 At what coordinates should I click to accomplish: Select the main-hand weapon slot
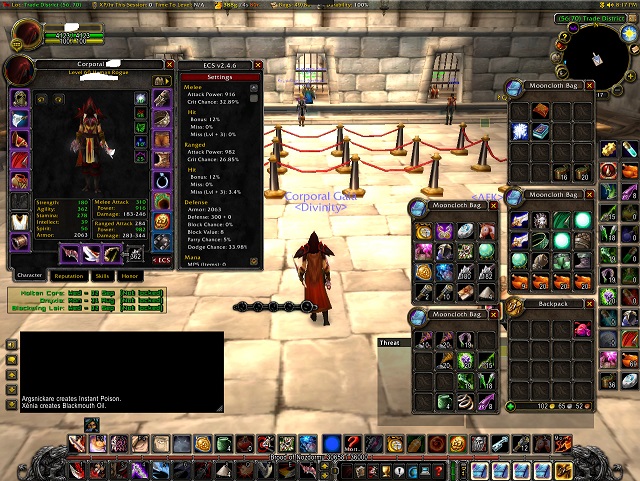(x=69, y=254)
